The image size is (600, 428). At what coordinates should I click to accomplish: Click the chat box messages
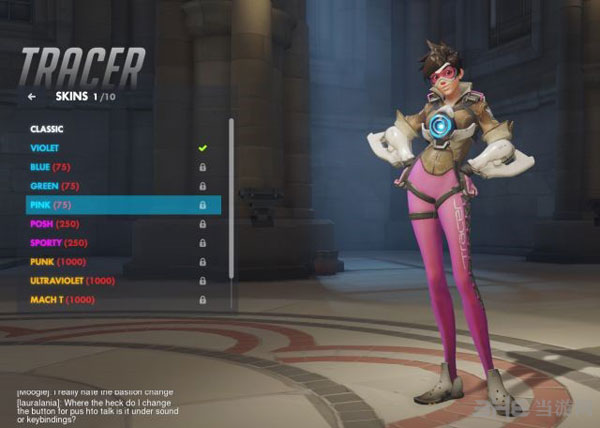[x=100, y=407]
